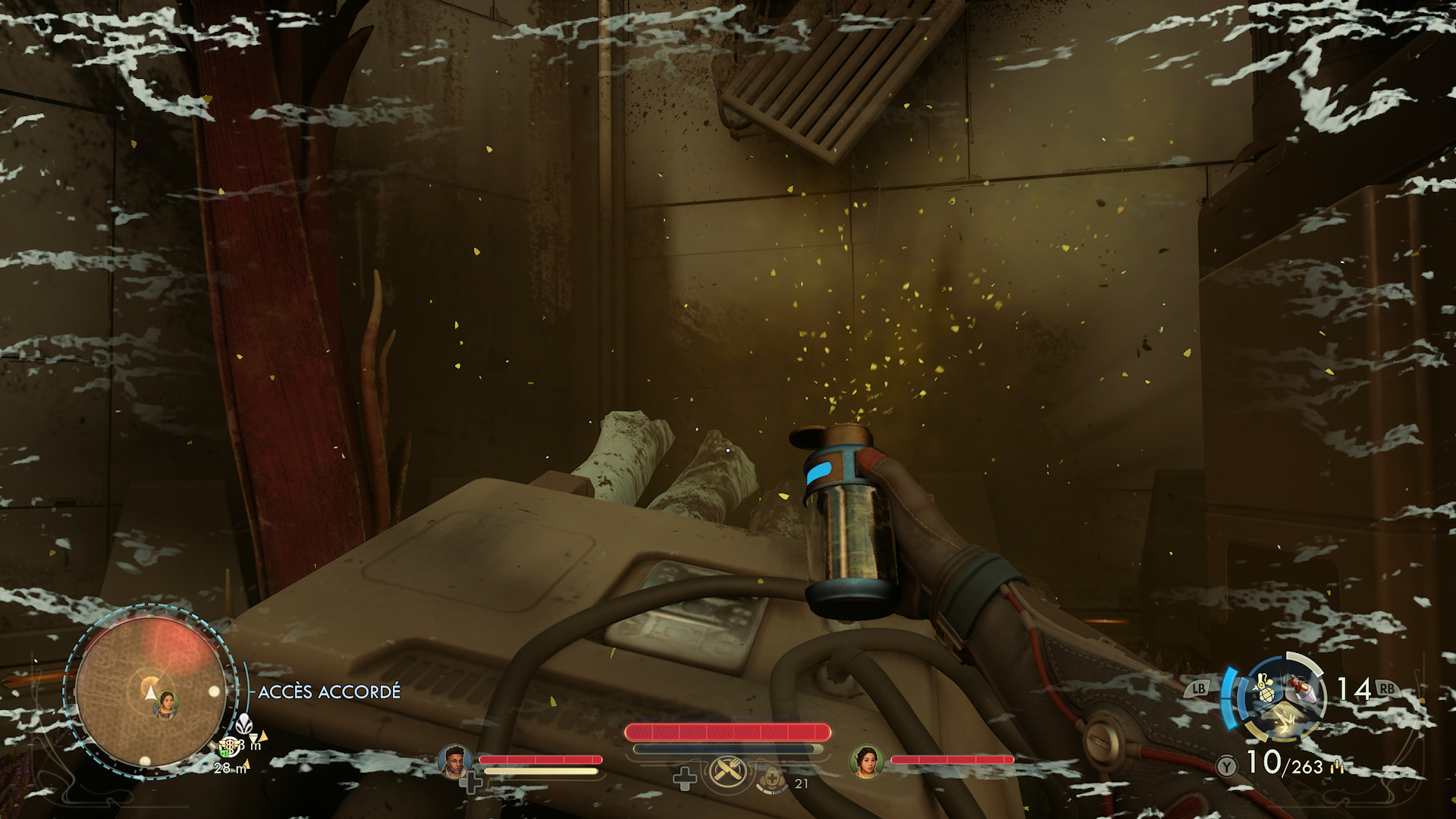
Task: Activate the lightning burst gadget slot
Action: click(x=1284, y=723)
